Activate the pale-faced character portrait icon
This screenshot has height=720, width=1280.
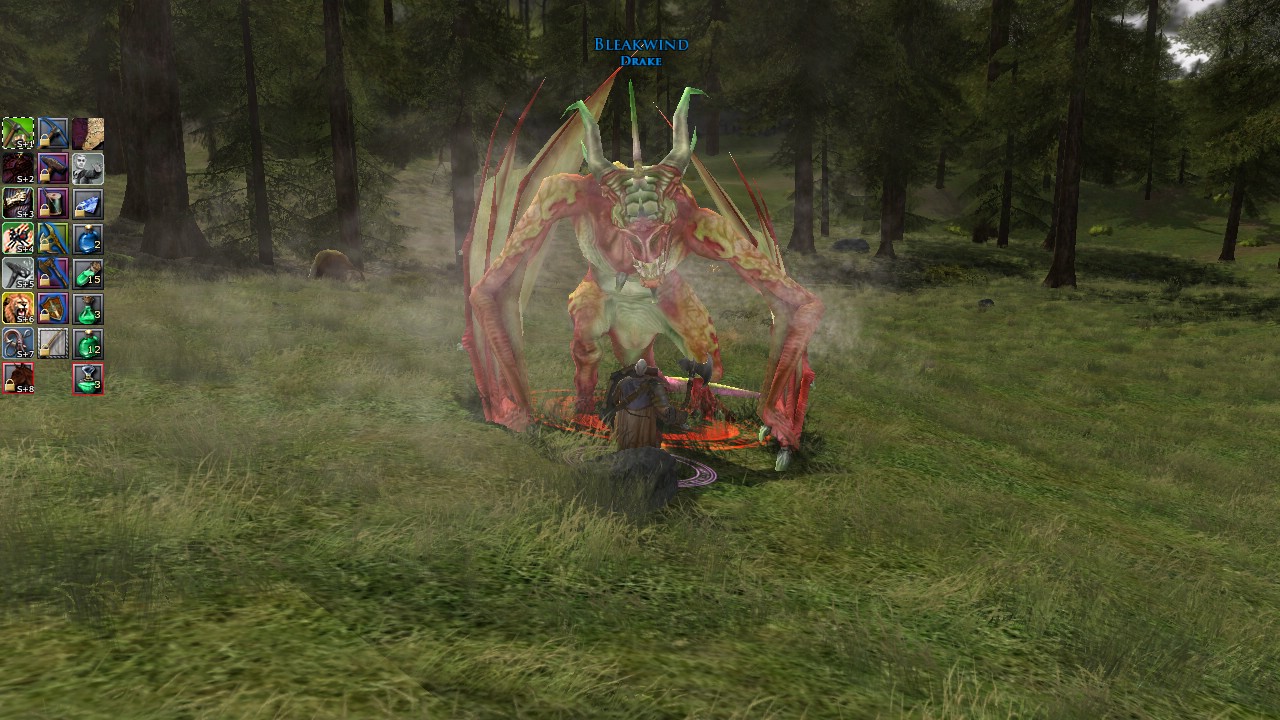88,168
